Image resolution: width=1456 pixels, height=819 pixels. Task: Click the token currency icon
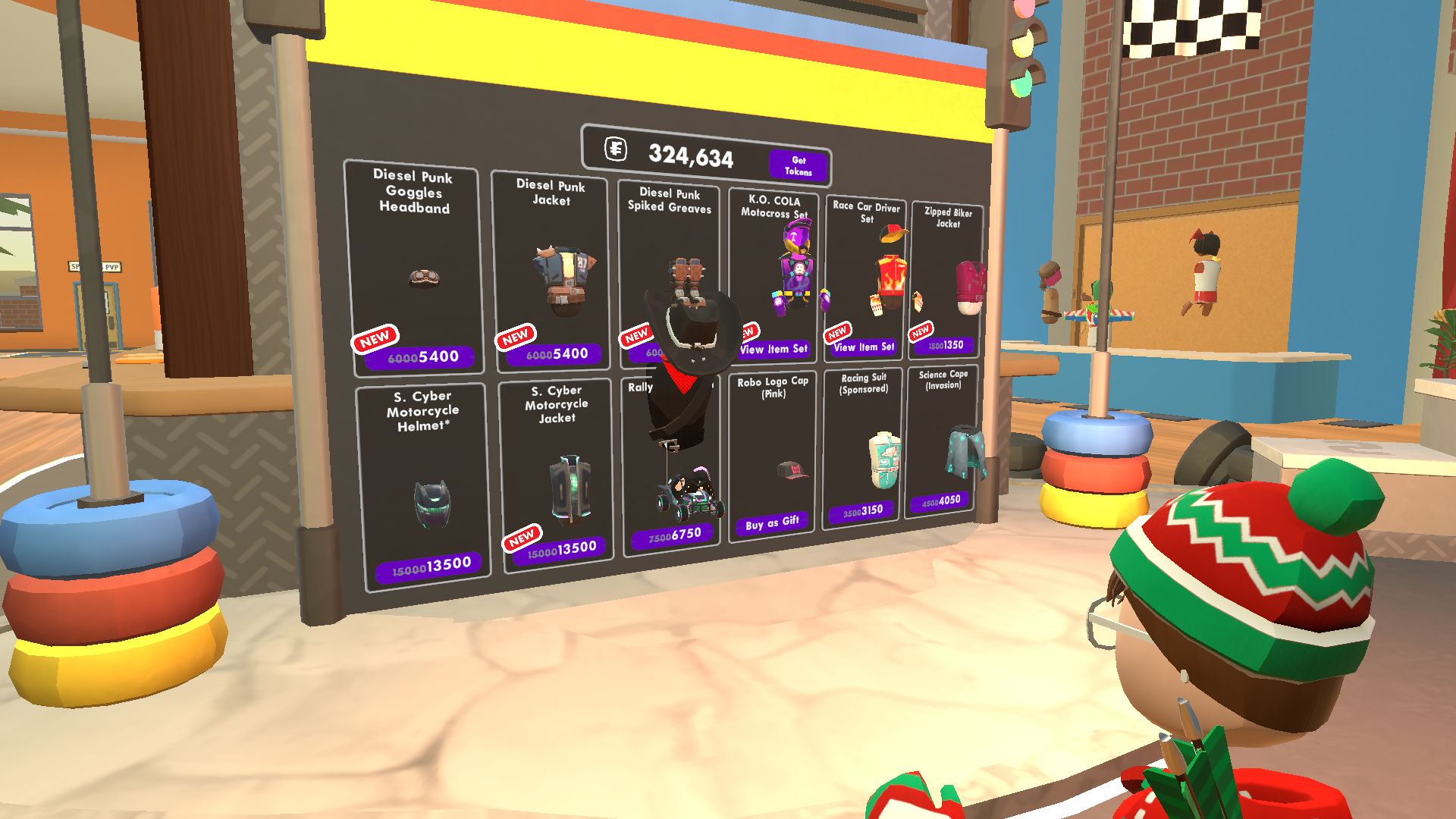[x=616, y=150]
